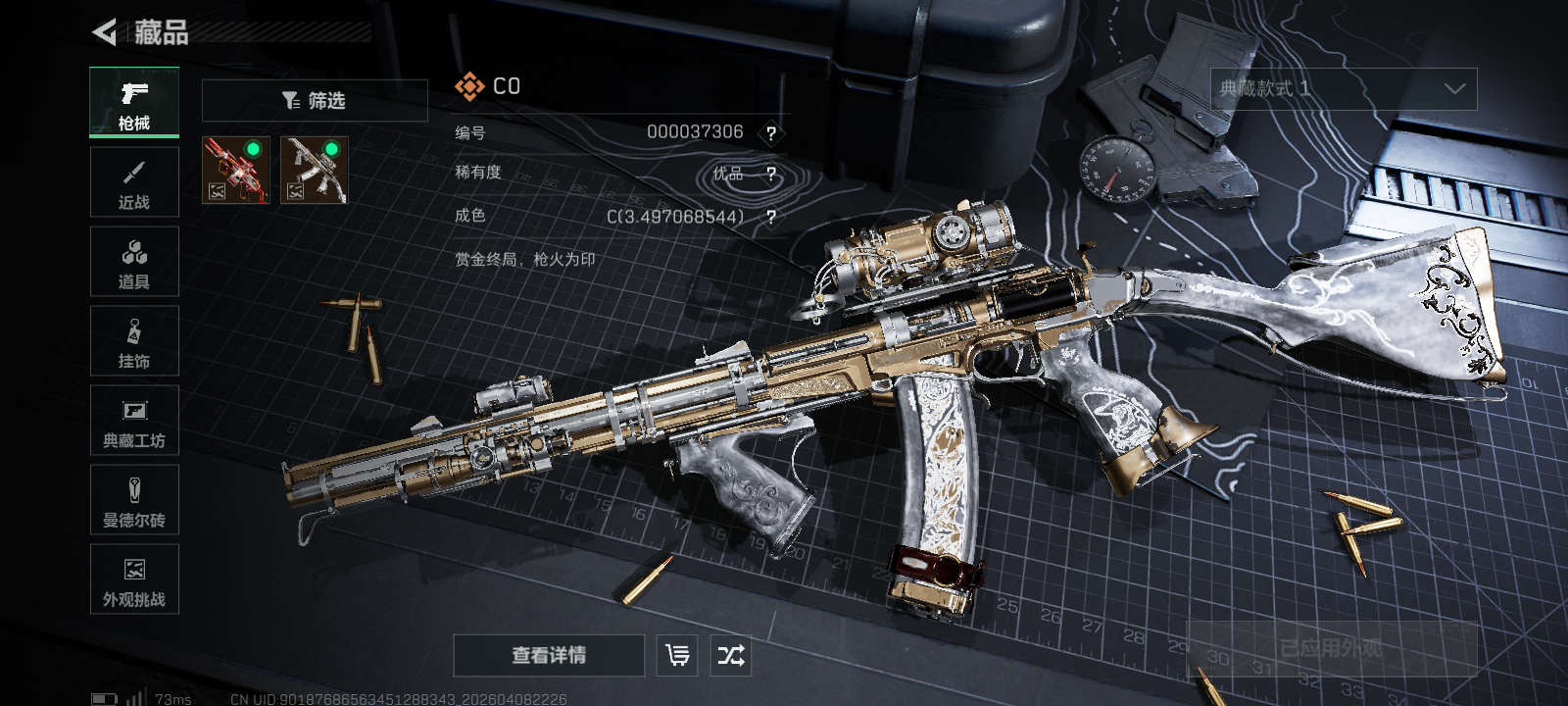1568x706 pixels.
Task: Click the 已应用外观 applied skin button
Action: 1331,648
